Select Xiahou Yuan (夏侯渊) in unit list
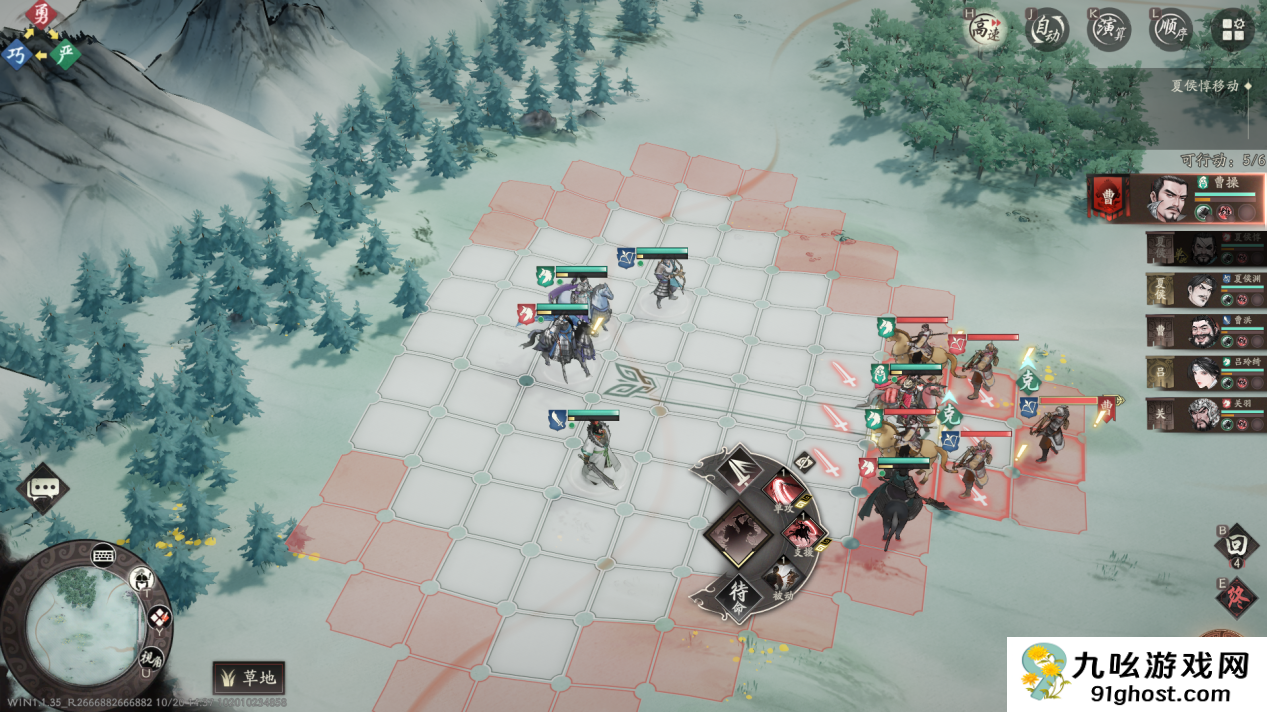The image size is (1267, 712). 1206,290
